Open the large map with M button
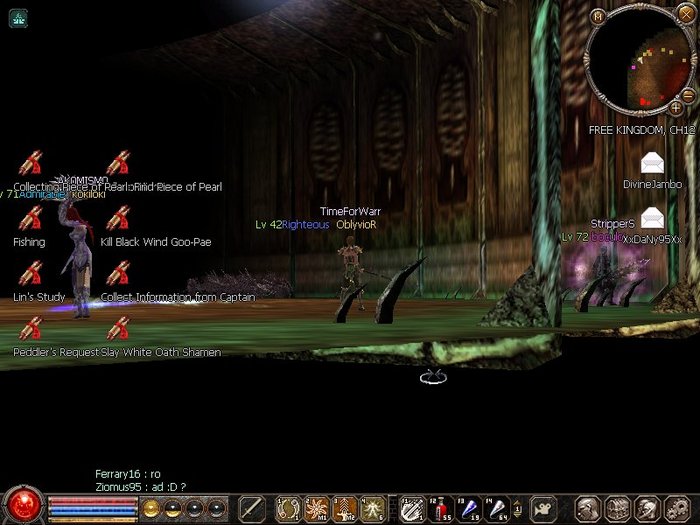Viewport: 700px width, 525px height. coord(598,16)
